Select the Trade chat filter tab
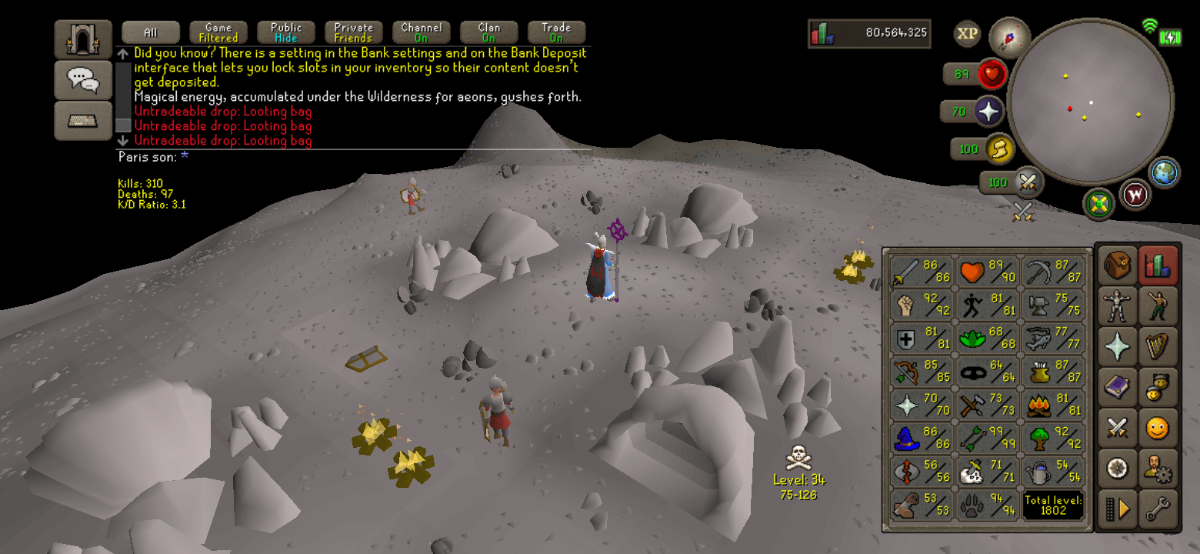Viewport: 1200px width, 554px height. click(x=556, y=32)
